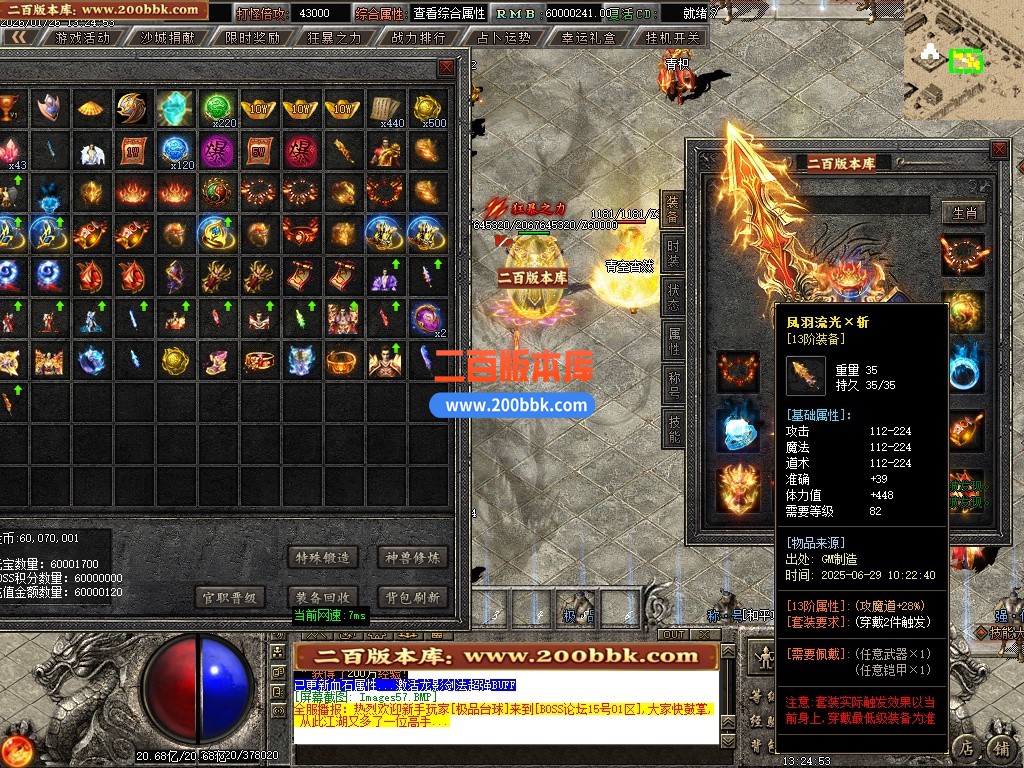Click the 装备回收 equipment recycle button
This screenshot has height=768, width=1024.
321,597
